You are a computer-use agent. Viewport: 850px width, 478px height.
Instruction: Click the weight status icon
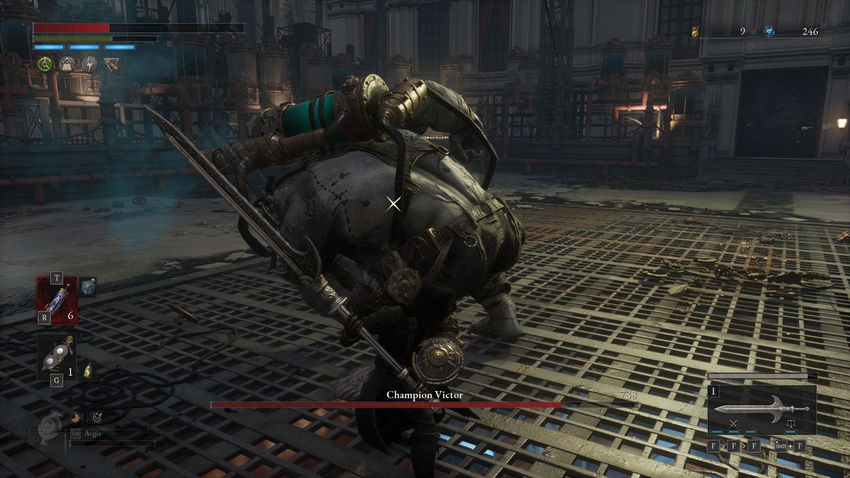tap(66, 64)
